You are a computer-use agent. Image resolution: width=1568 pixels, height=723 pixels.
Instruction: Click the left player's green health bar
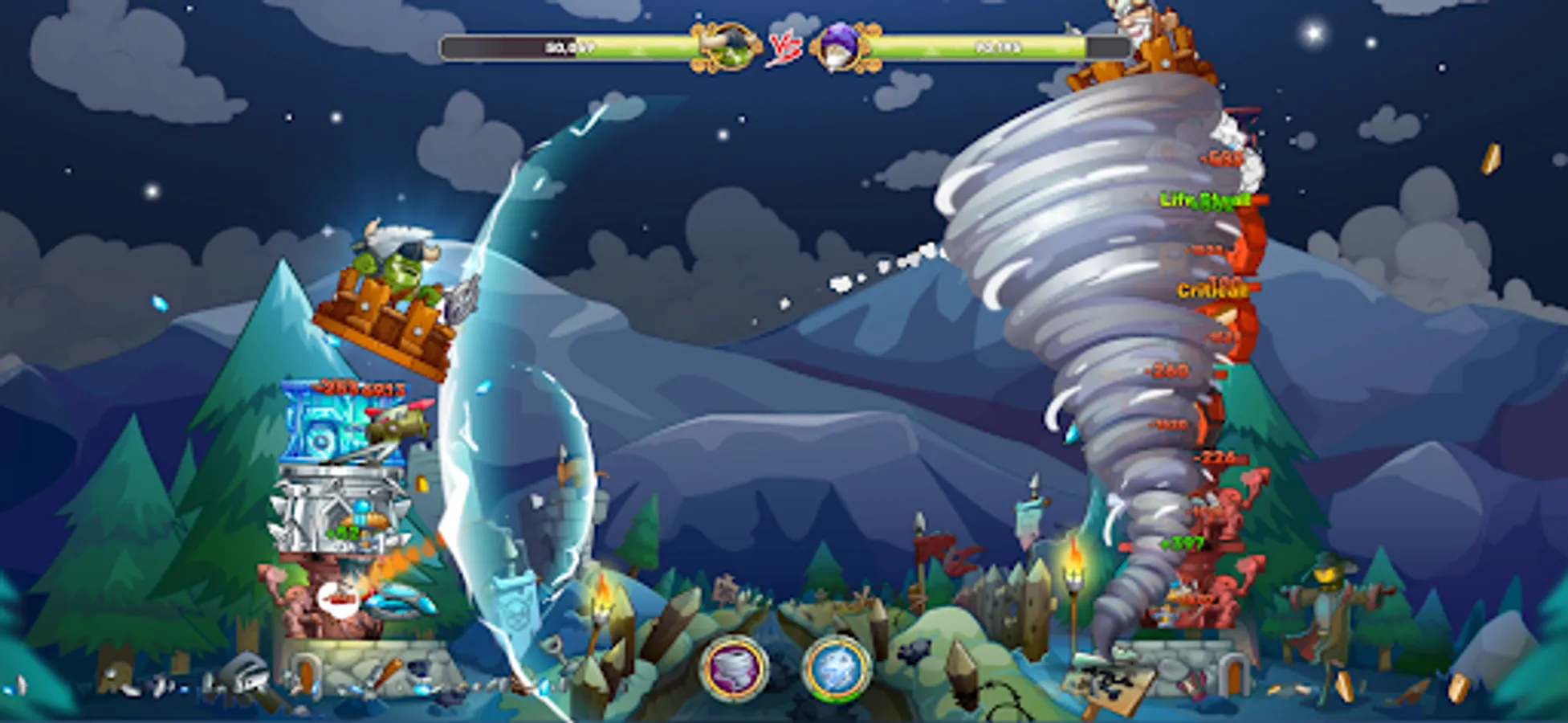tap(562, 47)
